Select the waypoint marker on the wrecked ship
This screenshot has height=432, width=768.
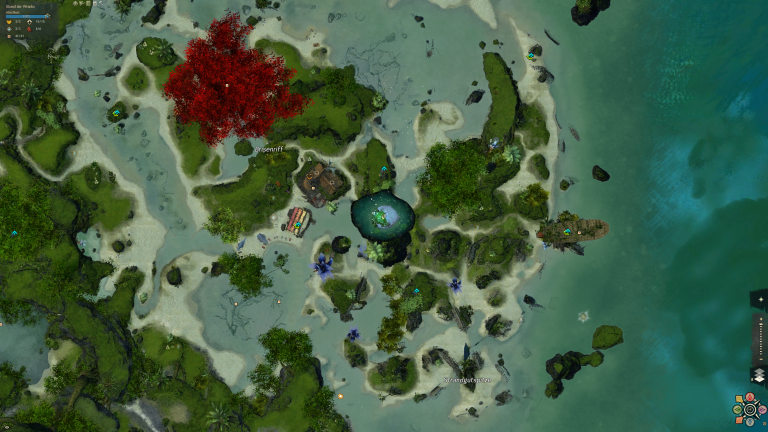pyautogui.click(x=567, y=232)
